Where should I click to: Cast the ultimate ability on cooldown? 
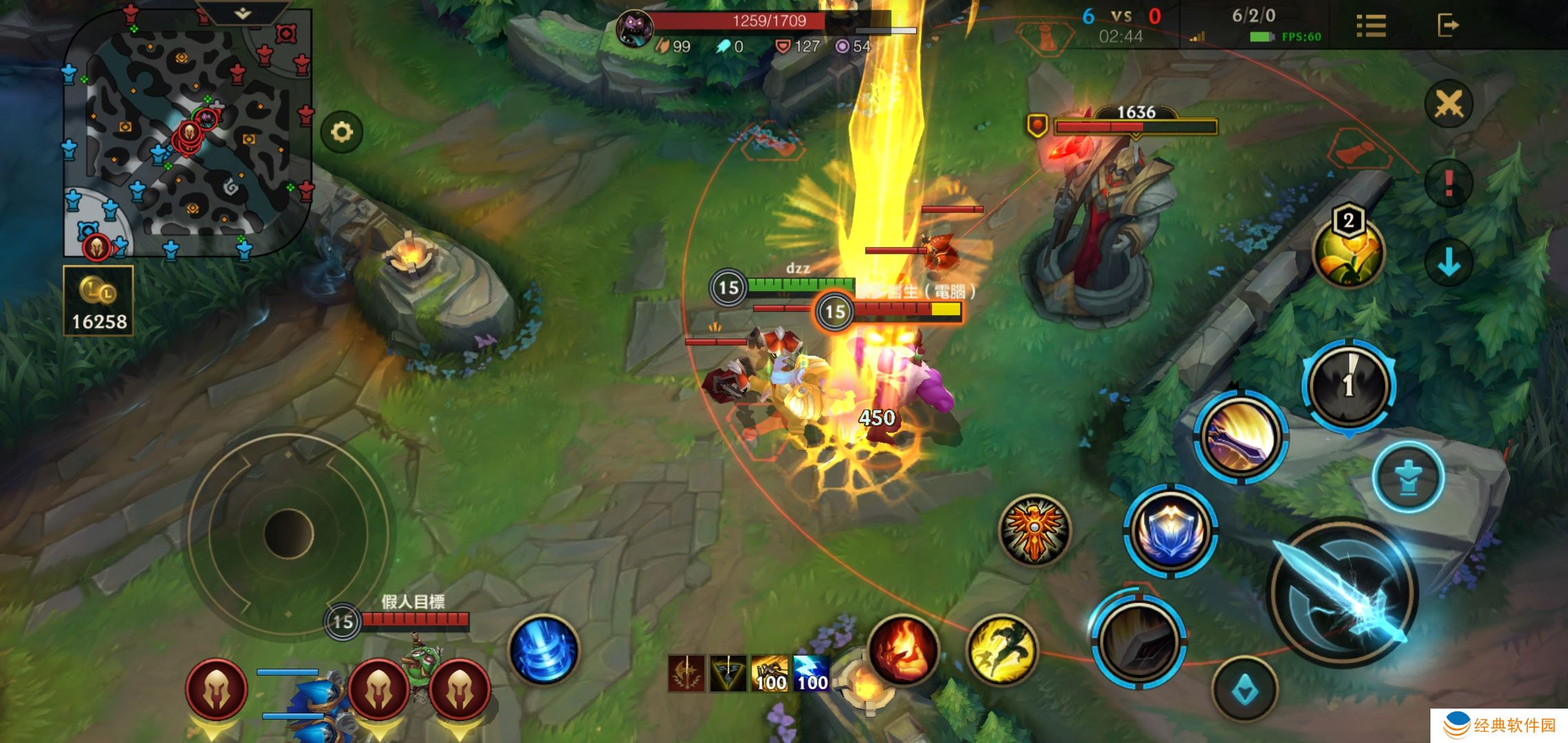[x=1348, y=385]
